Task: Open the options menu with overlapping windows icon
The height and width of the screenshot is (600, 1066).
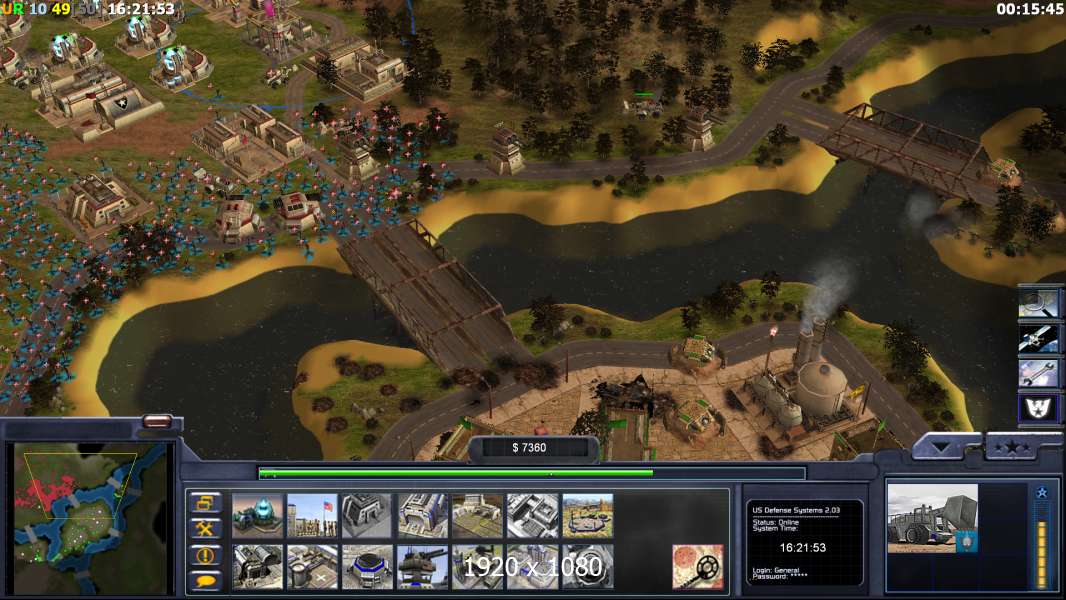Action: coord(206,503)
